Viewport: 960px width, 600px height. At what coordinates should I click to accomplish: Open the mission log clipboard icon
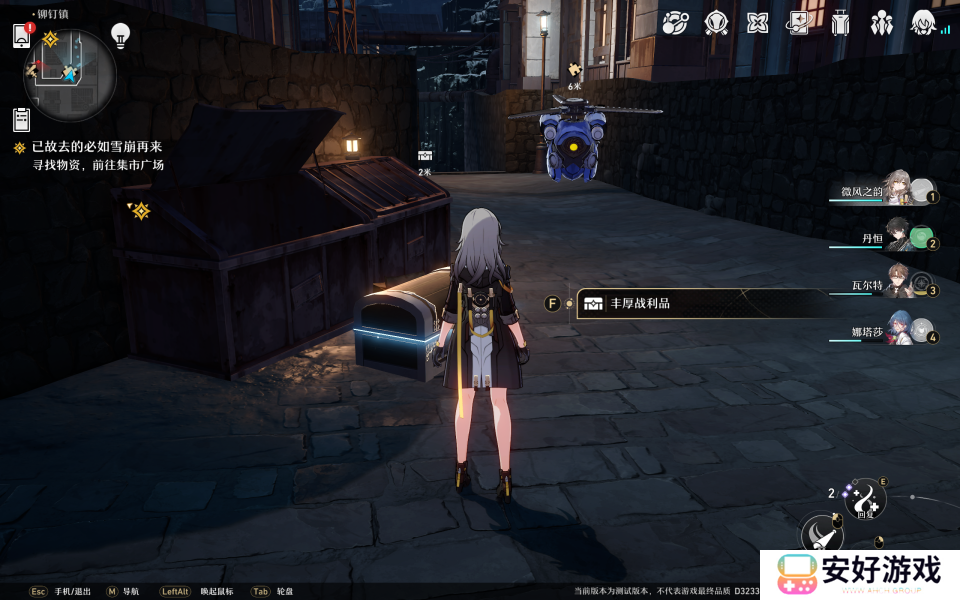coord(21,120)
